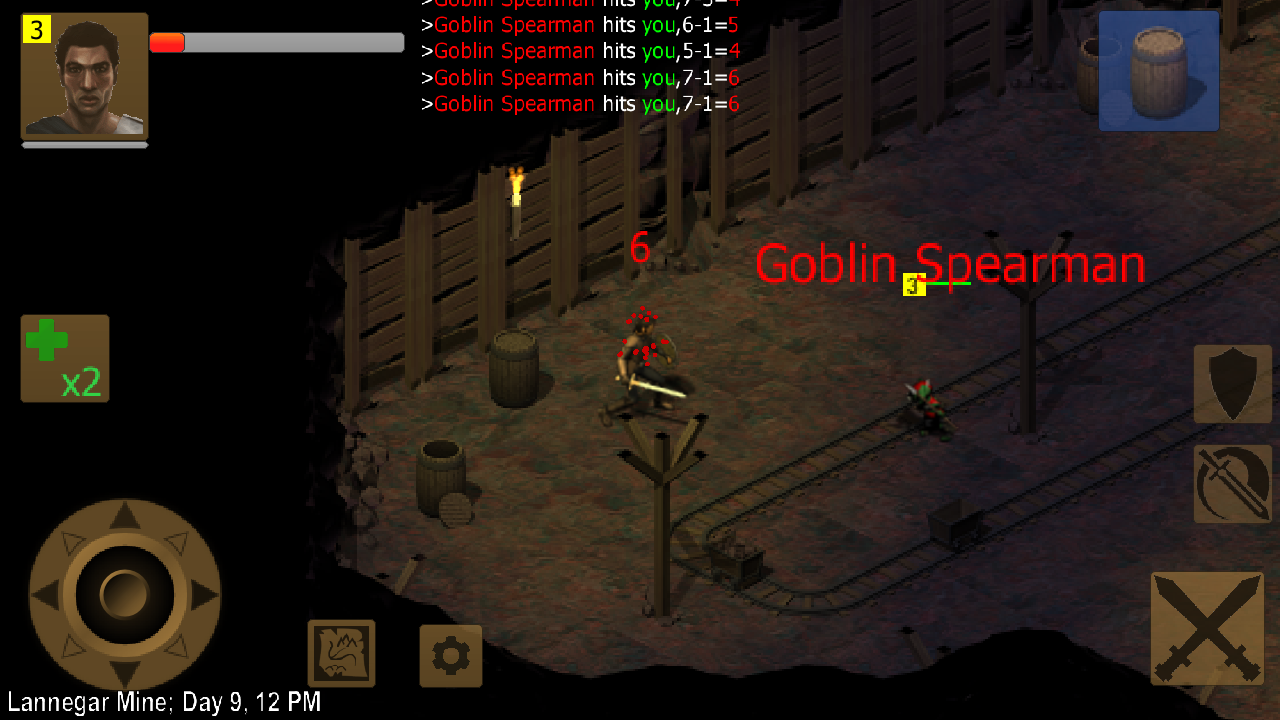This screenshot has height=720, width=1280.
Task: Activate the shield defense skill icon
Action: click(x=1232, y=384)
